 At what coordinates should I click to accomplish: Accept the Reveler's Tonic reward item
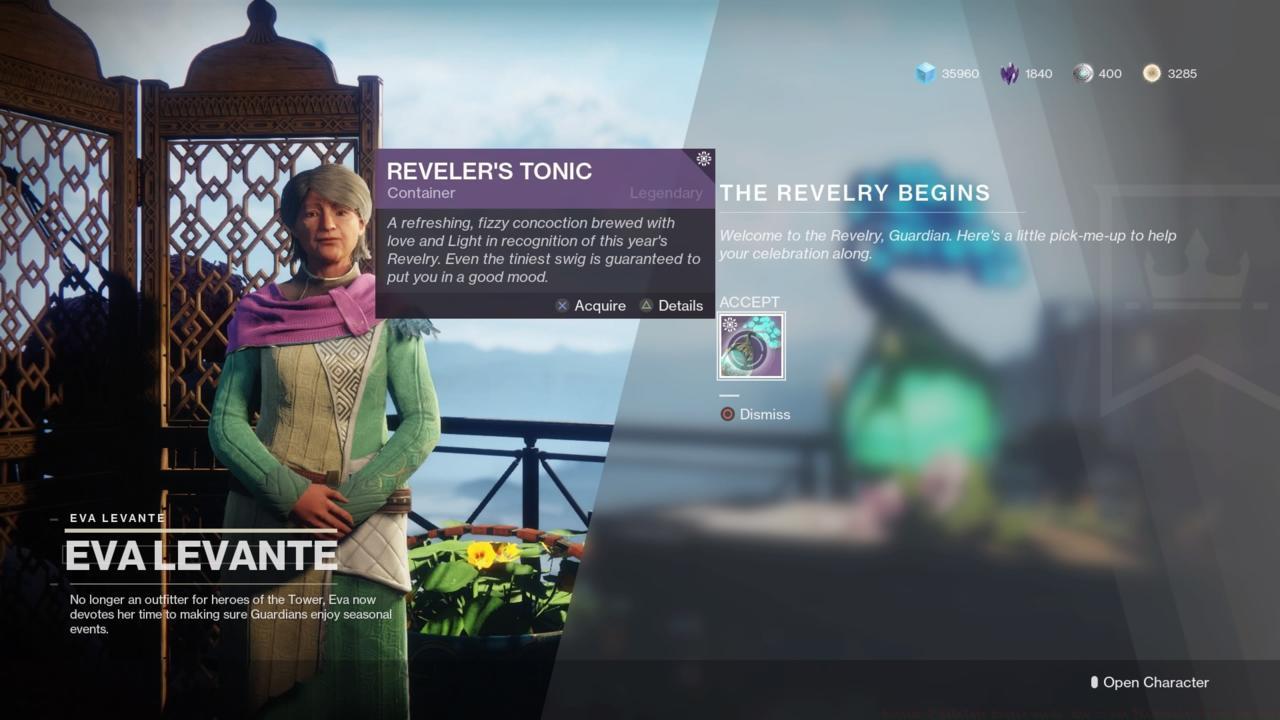coord(751,346)
